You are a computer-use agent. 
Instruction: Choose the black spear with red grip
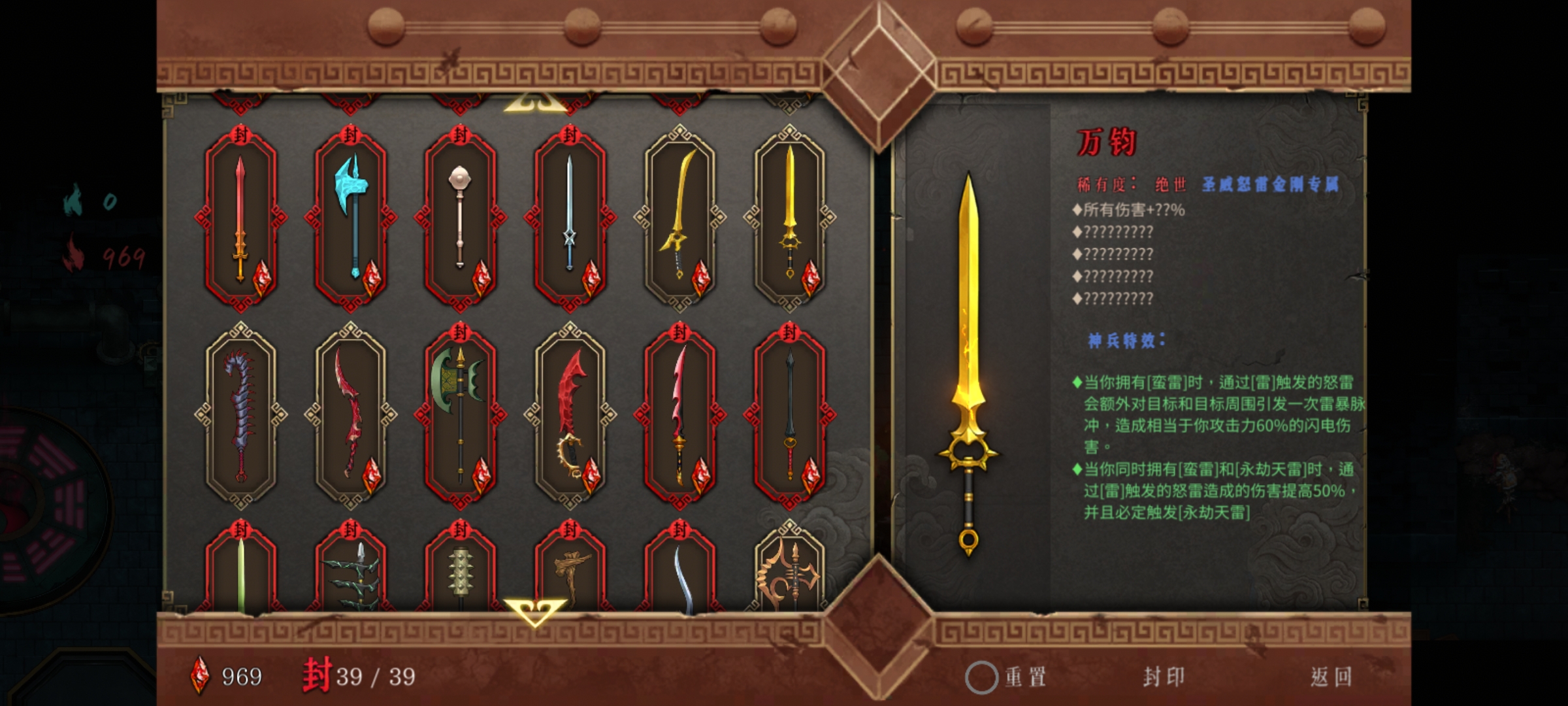[789, 416]
